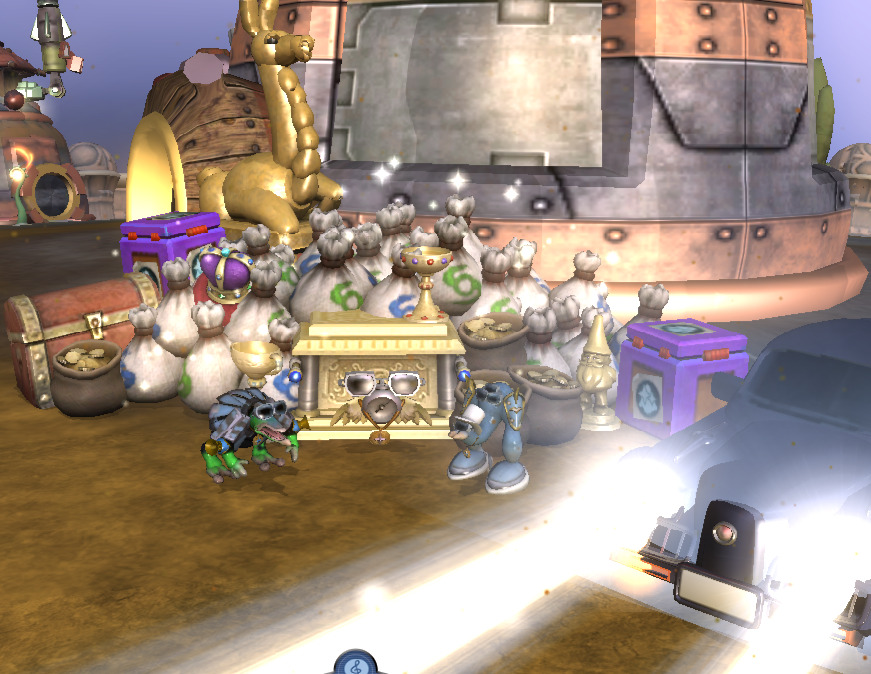
Task: Open the treble clef music button
Action: pyautogui.click(x=355, y=664)
